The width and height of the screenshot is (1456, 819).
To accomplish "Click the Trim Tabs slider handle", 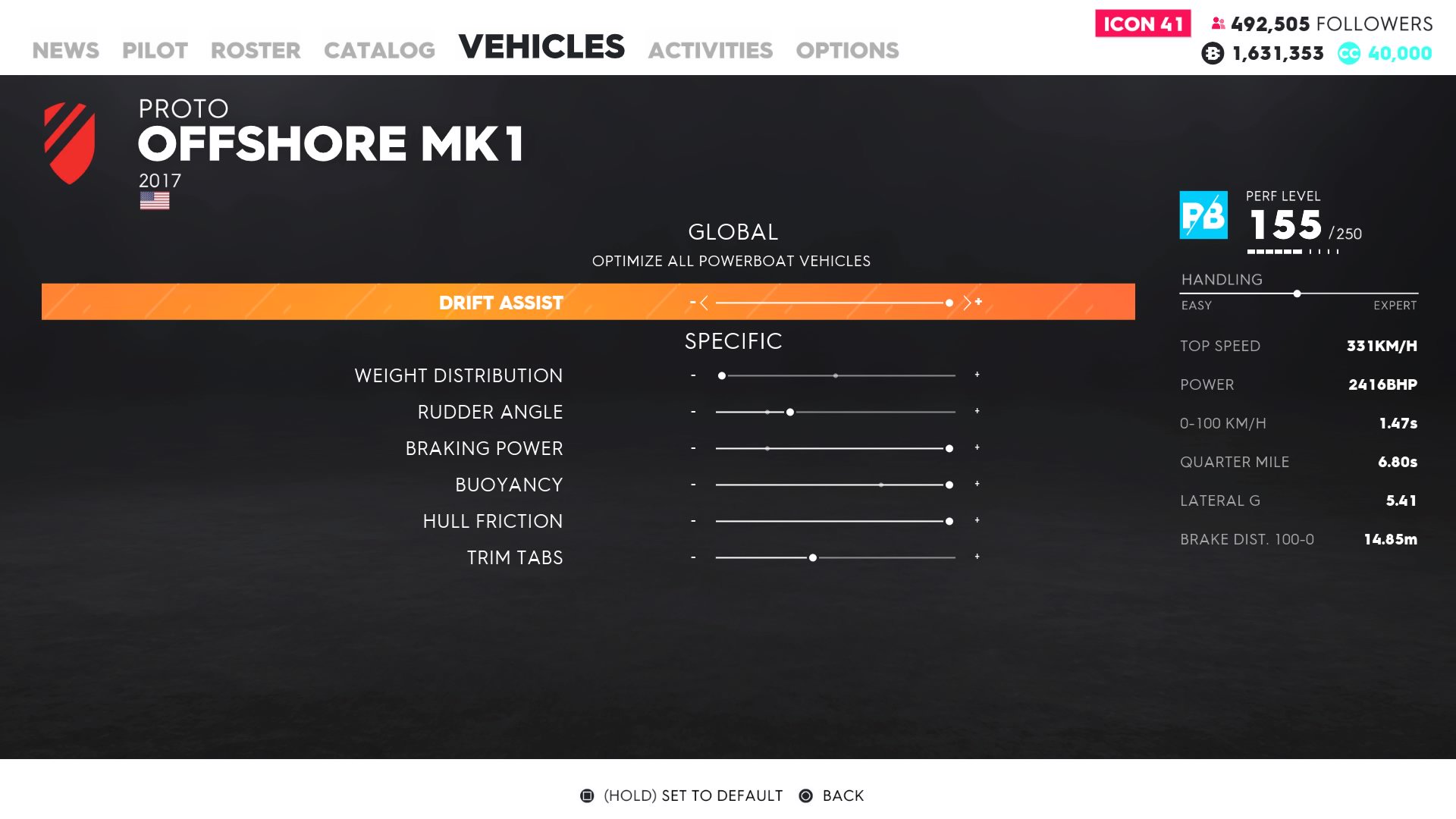I will (814, 557).
